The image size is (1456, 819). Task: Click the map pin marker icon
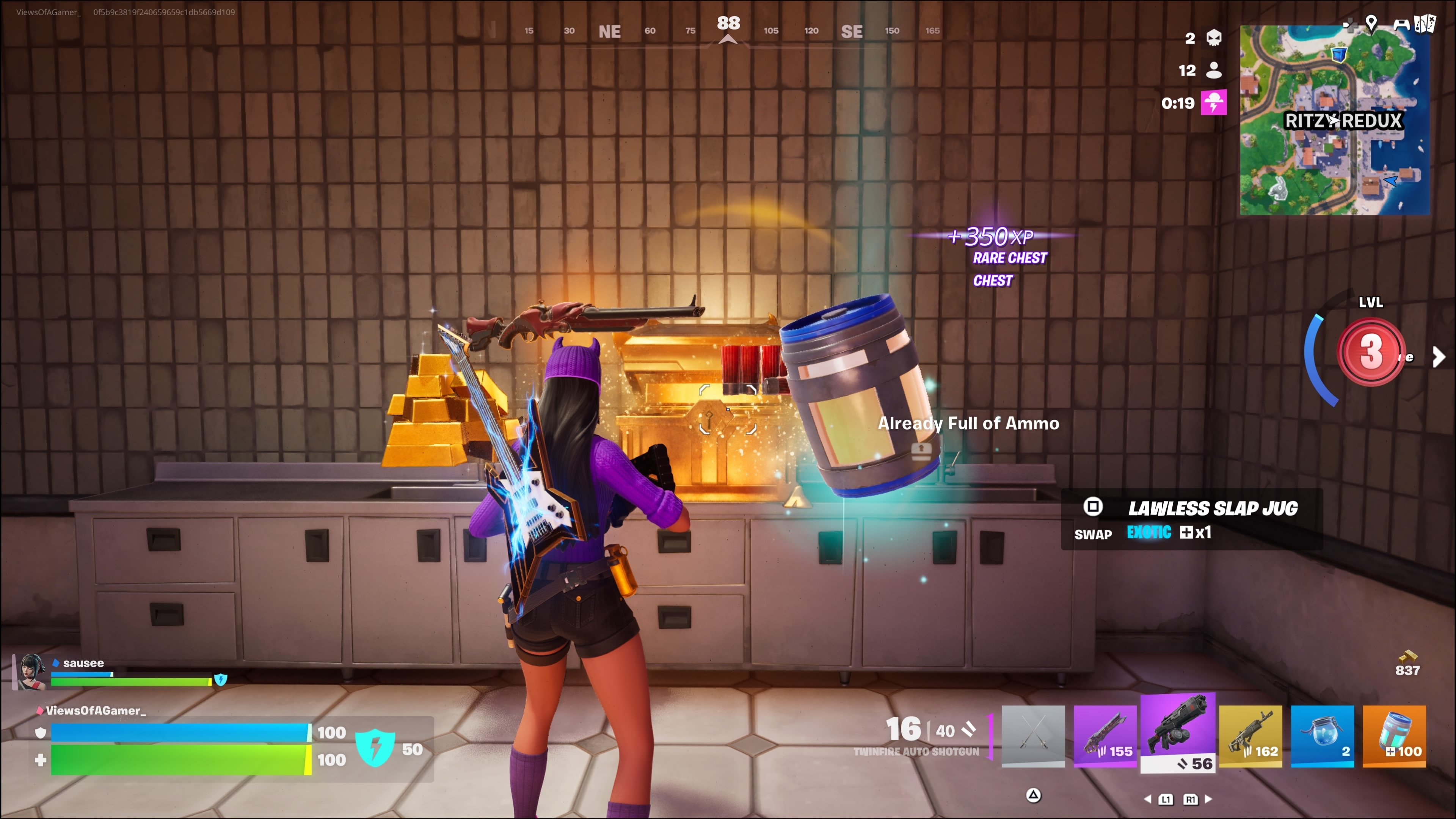click(1371, 23)
